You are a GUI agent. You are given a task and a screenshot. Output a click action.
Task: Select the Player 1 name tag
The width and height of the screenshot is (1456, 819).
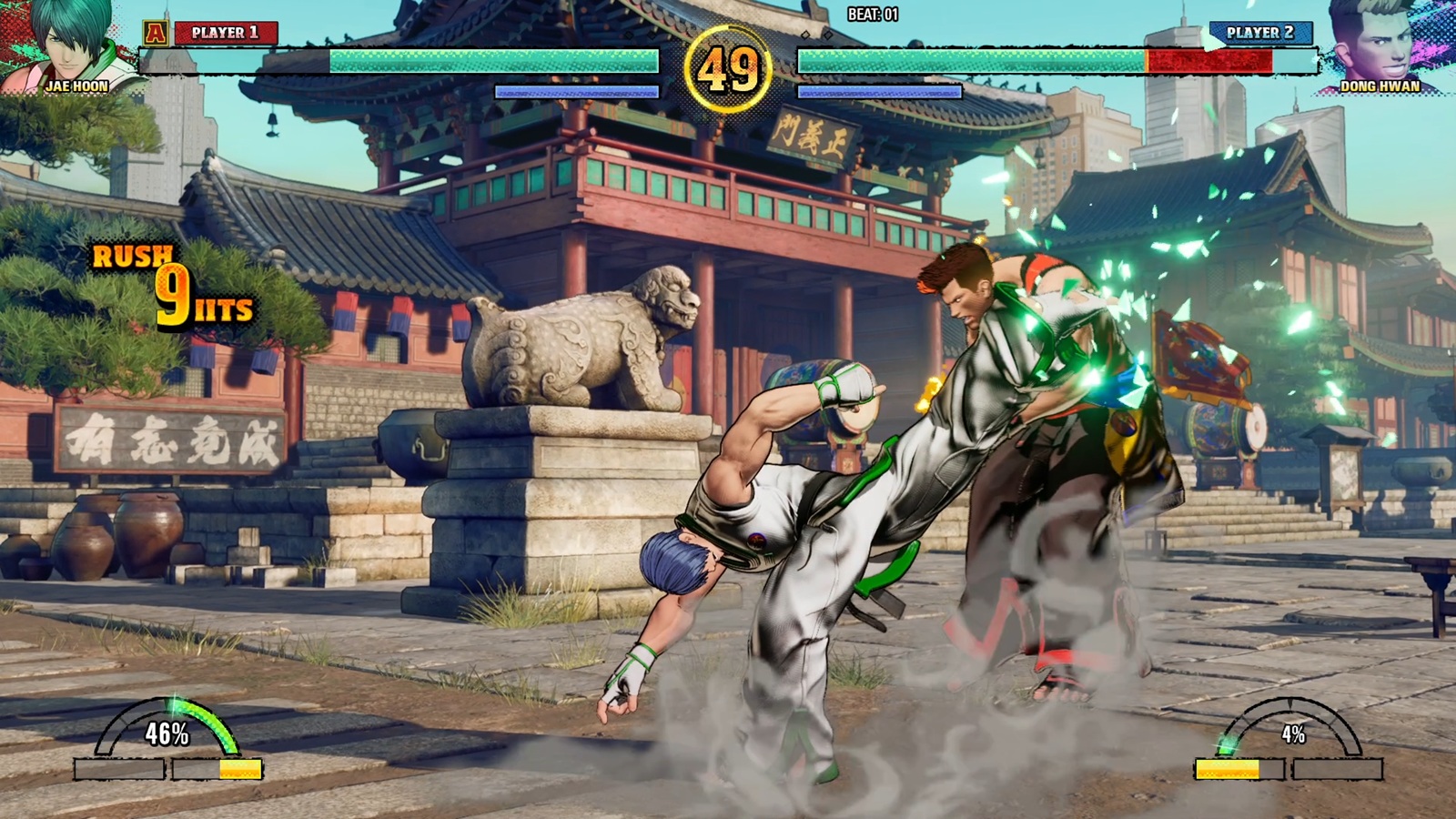225,33
